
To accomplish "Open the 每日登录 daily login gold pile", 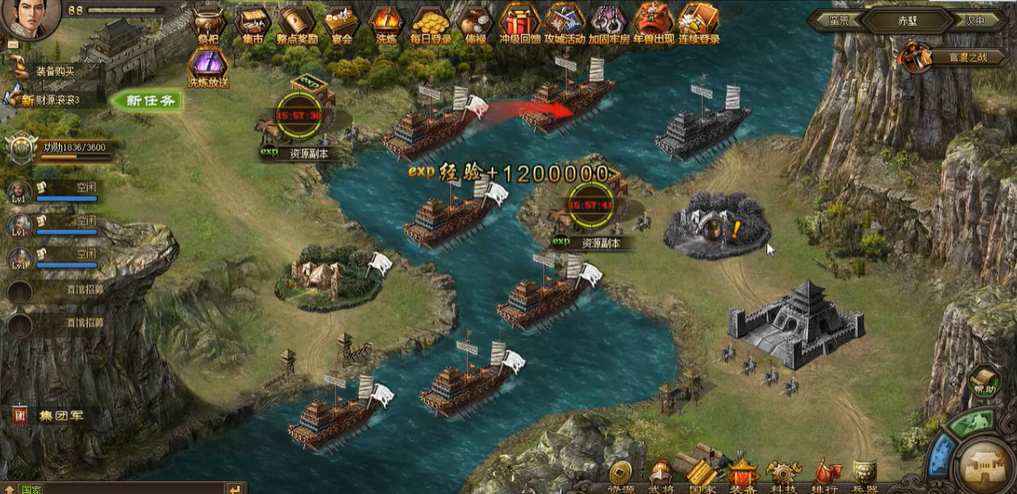I will tap(430, 22).
